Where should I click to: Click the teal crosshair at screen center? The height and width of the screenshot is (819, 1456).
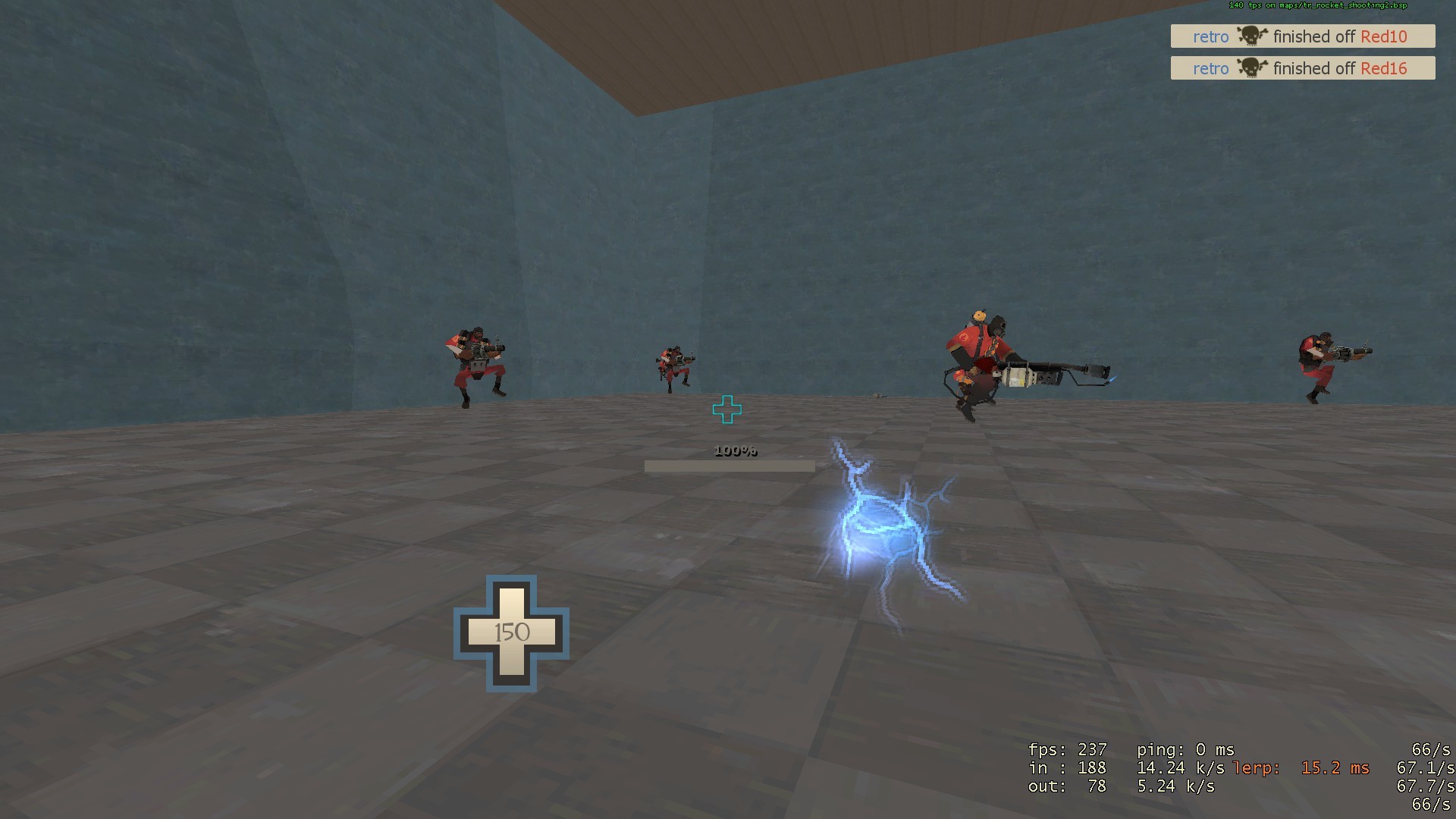726,409
